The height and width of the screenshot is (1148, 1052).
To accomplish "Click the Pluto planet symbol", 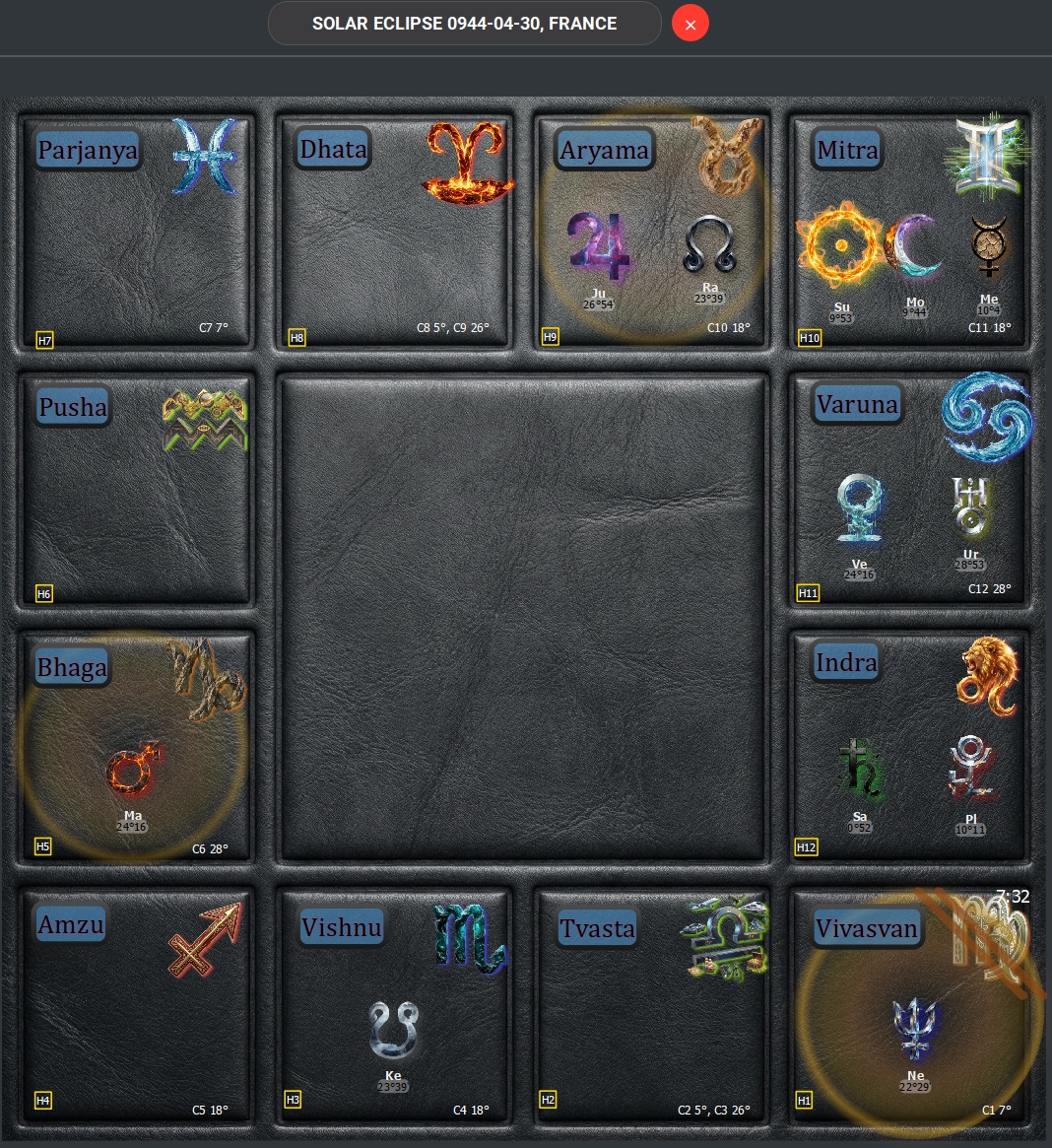I will [x=970, y=769].
